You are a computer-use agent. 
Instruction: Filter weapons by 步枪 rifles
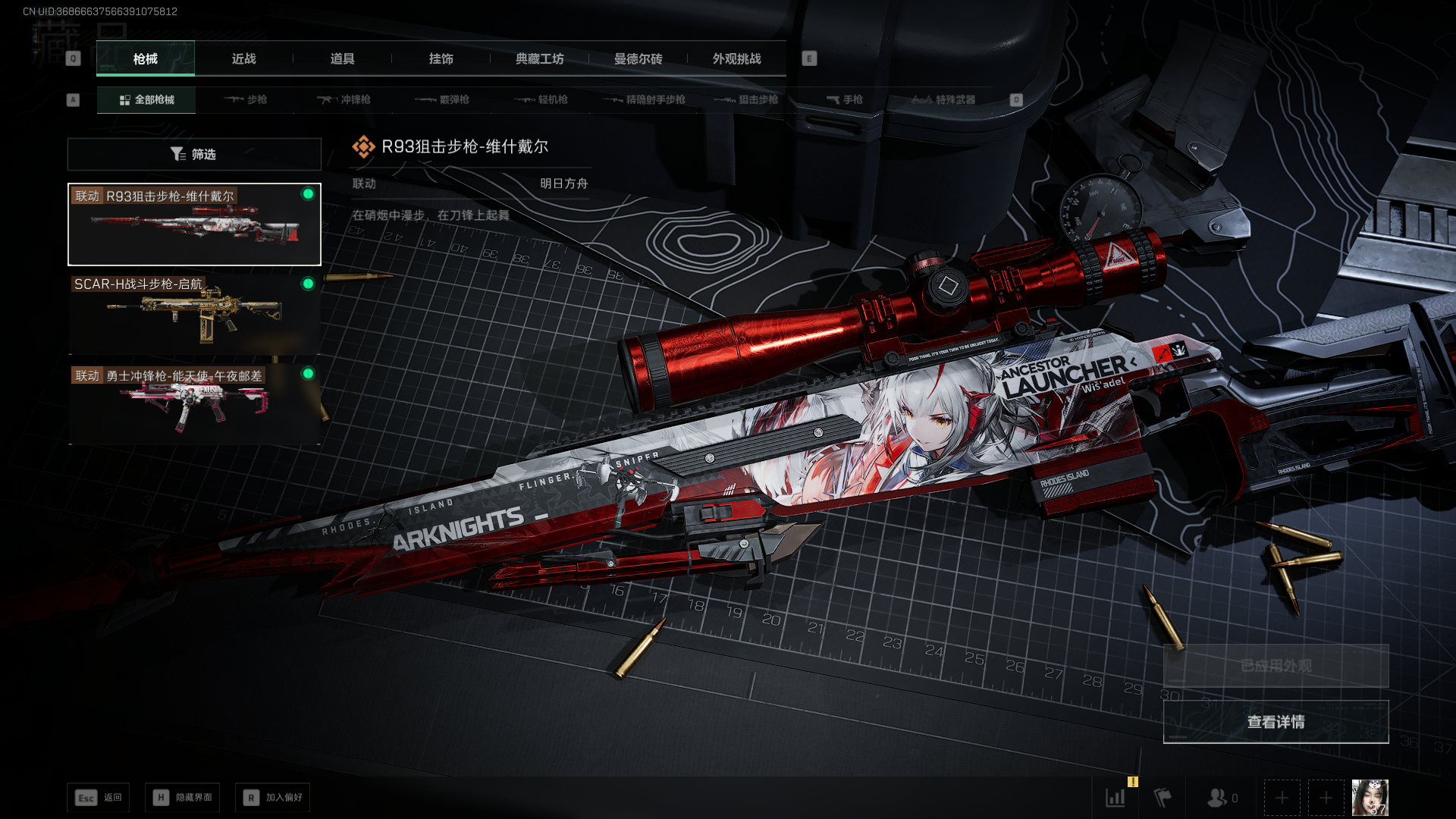point(246,99)
